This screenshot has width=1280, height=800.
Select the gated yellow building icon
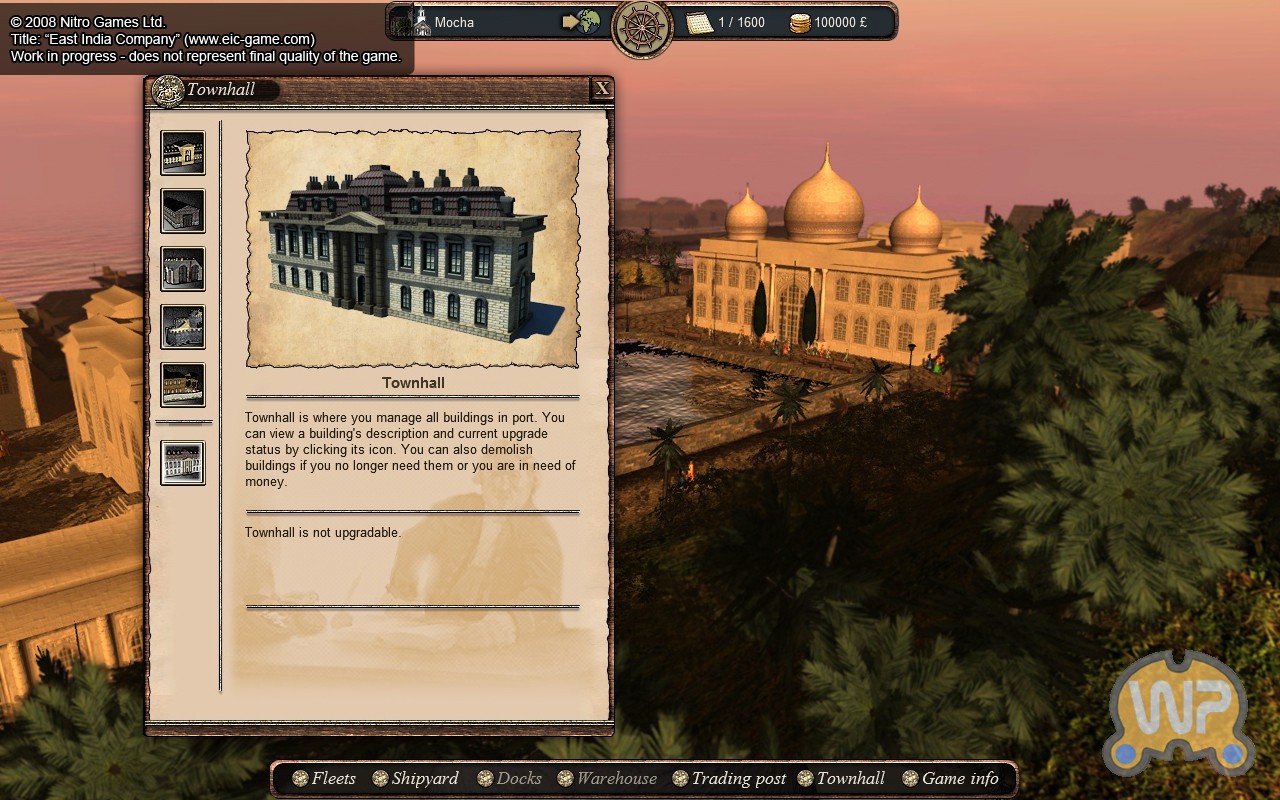tap(183, 153)
